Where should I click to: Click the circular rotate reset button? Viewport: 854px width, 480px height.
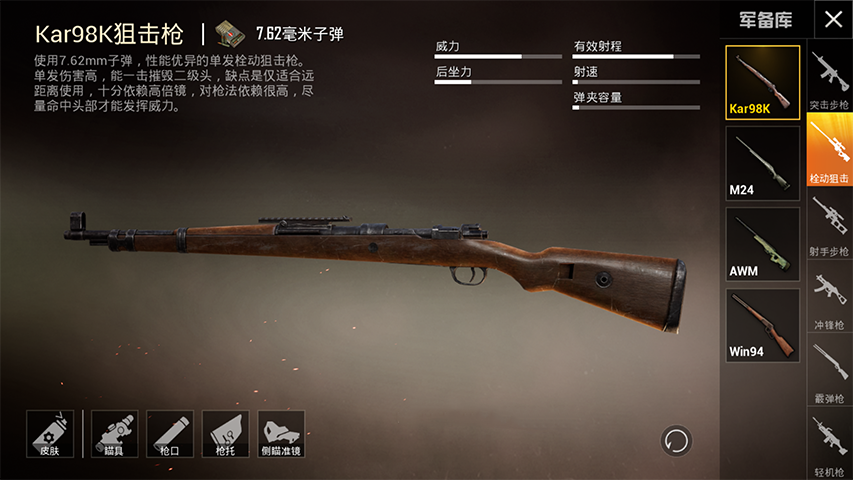(676, 440)
